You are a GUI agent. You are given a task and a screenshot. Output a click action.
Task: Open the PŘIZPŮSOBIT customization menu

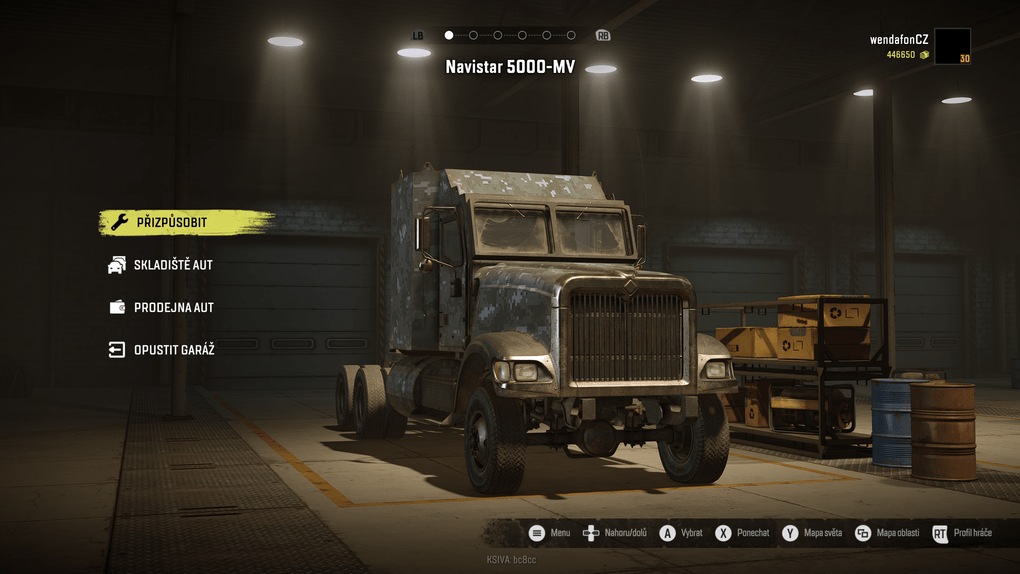tap(171, 222)
